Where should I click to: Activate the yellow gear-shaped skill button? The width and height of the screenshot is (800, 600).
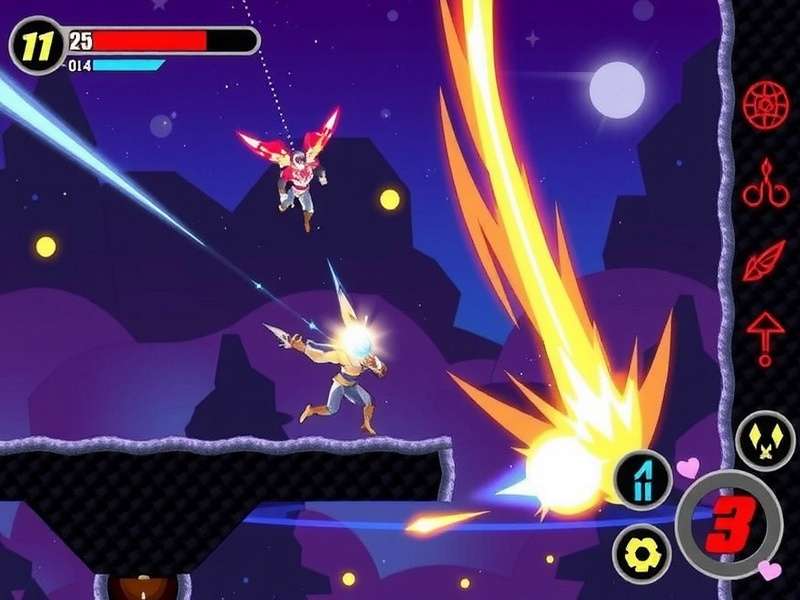click(641, 552)
